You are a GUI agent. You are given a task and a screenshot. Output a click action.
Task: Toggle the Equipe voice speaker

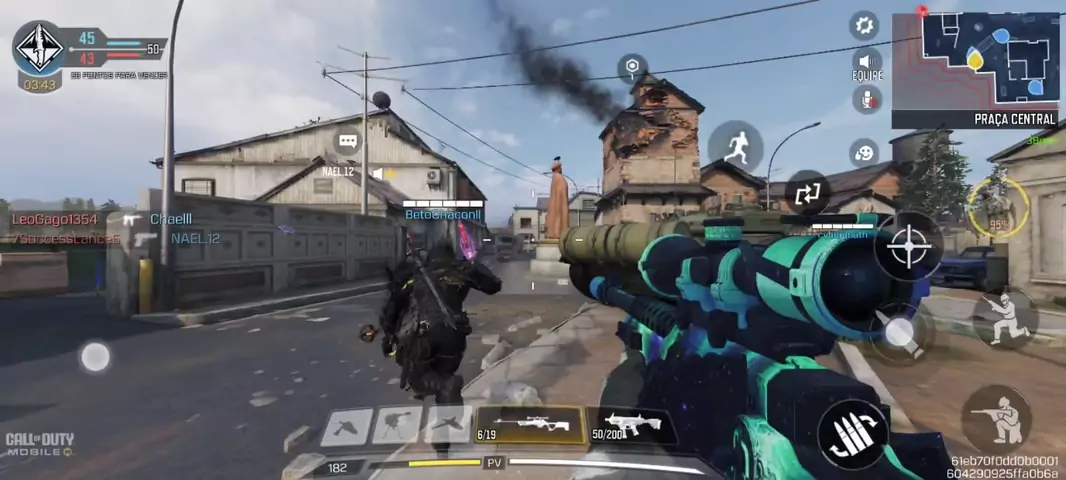click(x=866, y=62)
